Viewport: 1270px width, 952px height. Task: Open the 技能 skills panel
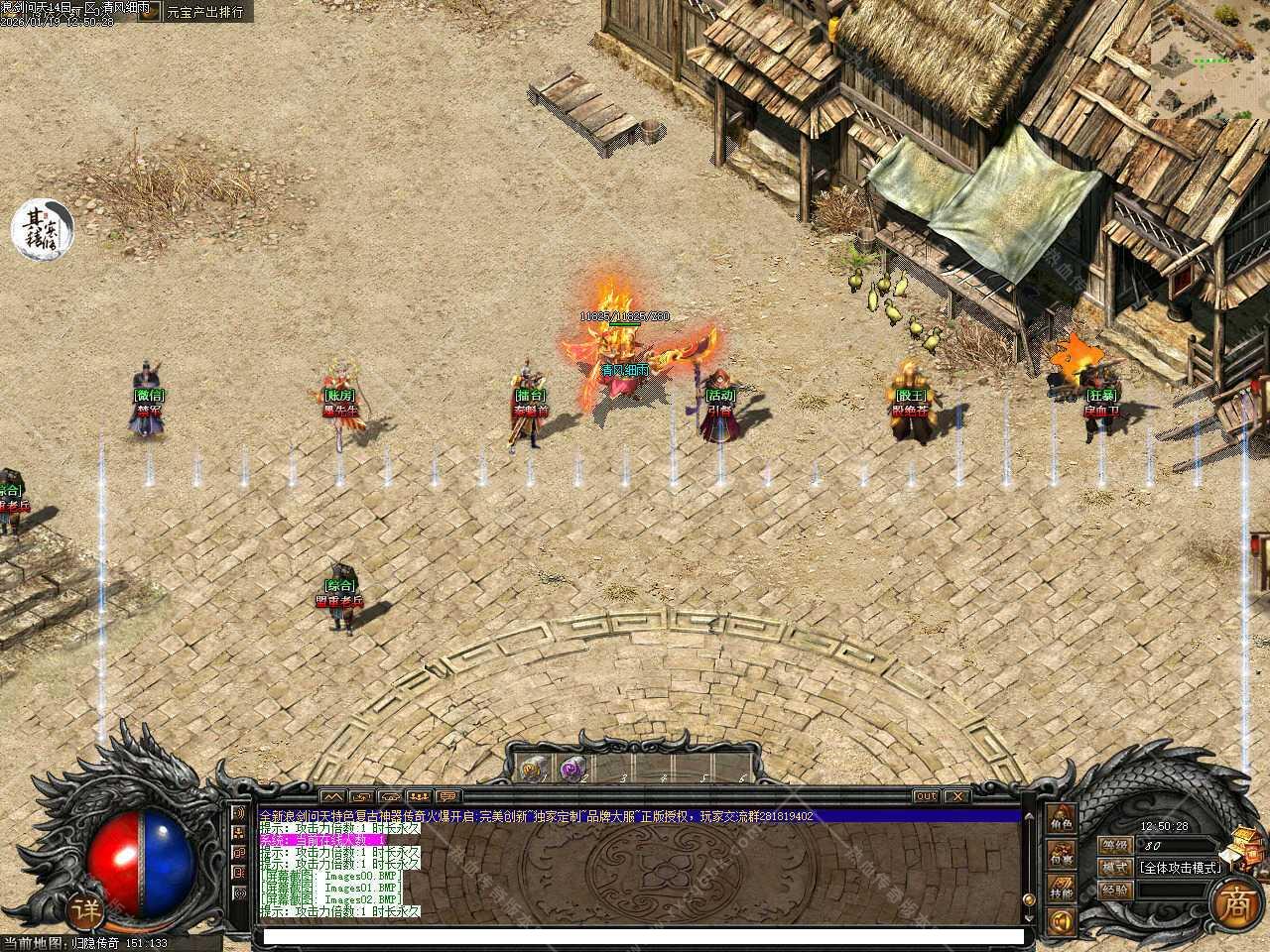[x=1061, y=892]
